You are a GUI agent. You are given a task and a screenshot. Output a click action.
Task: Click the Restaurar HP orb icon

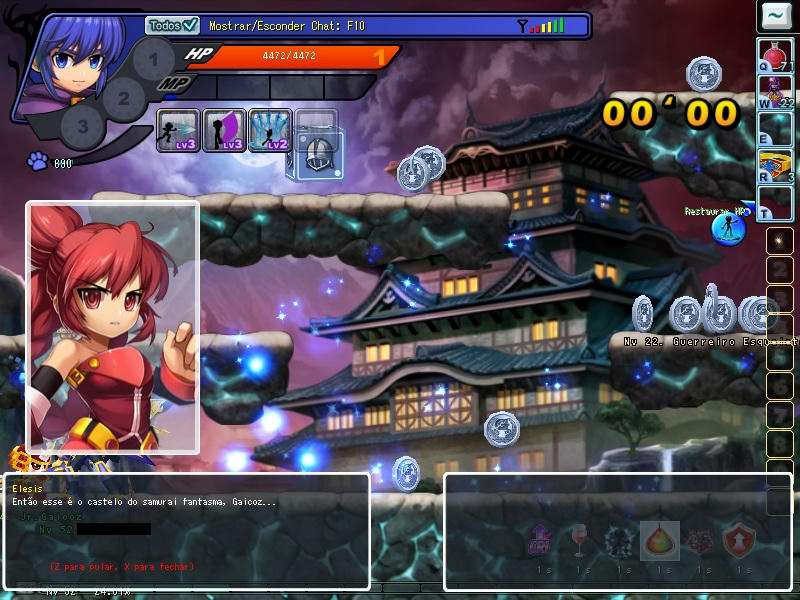tap(728, 227)
